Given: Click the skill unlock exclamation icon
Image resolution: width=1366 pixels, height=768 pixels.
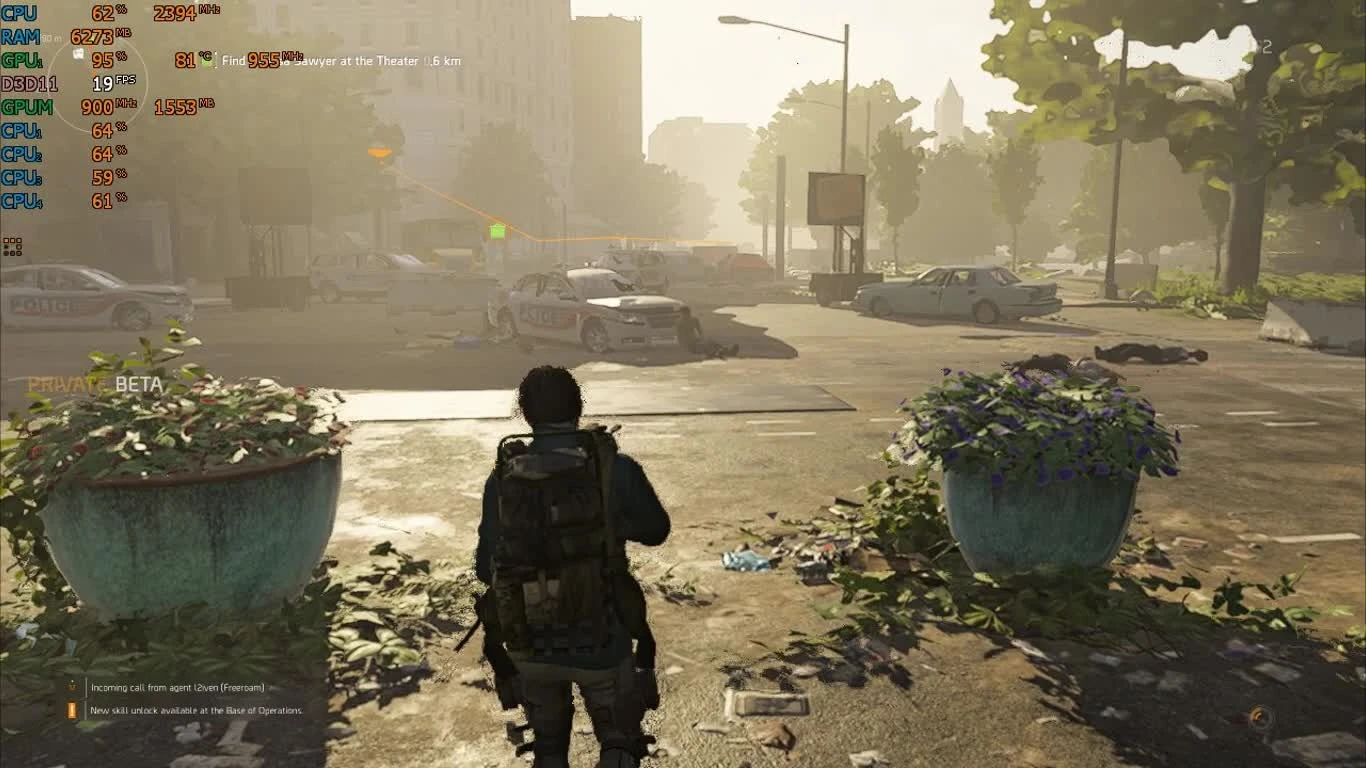Looking at the screenshot, I should (70, 710).
